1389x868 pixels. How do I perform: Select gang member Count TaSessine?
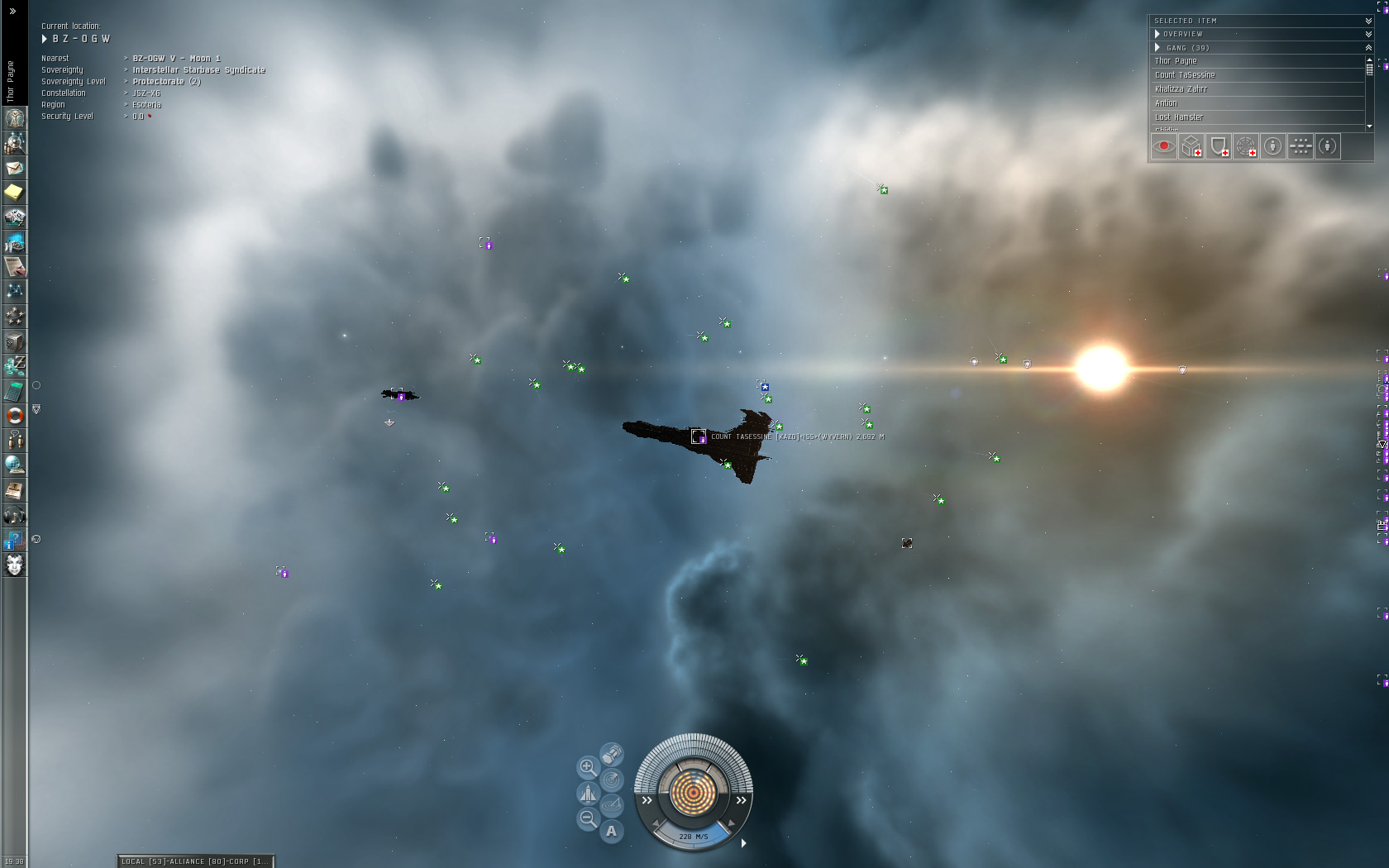pyautogui.click(x=1185, y=75)
